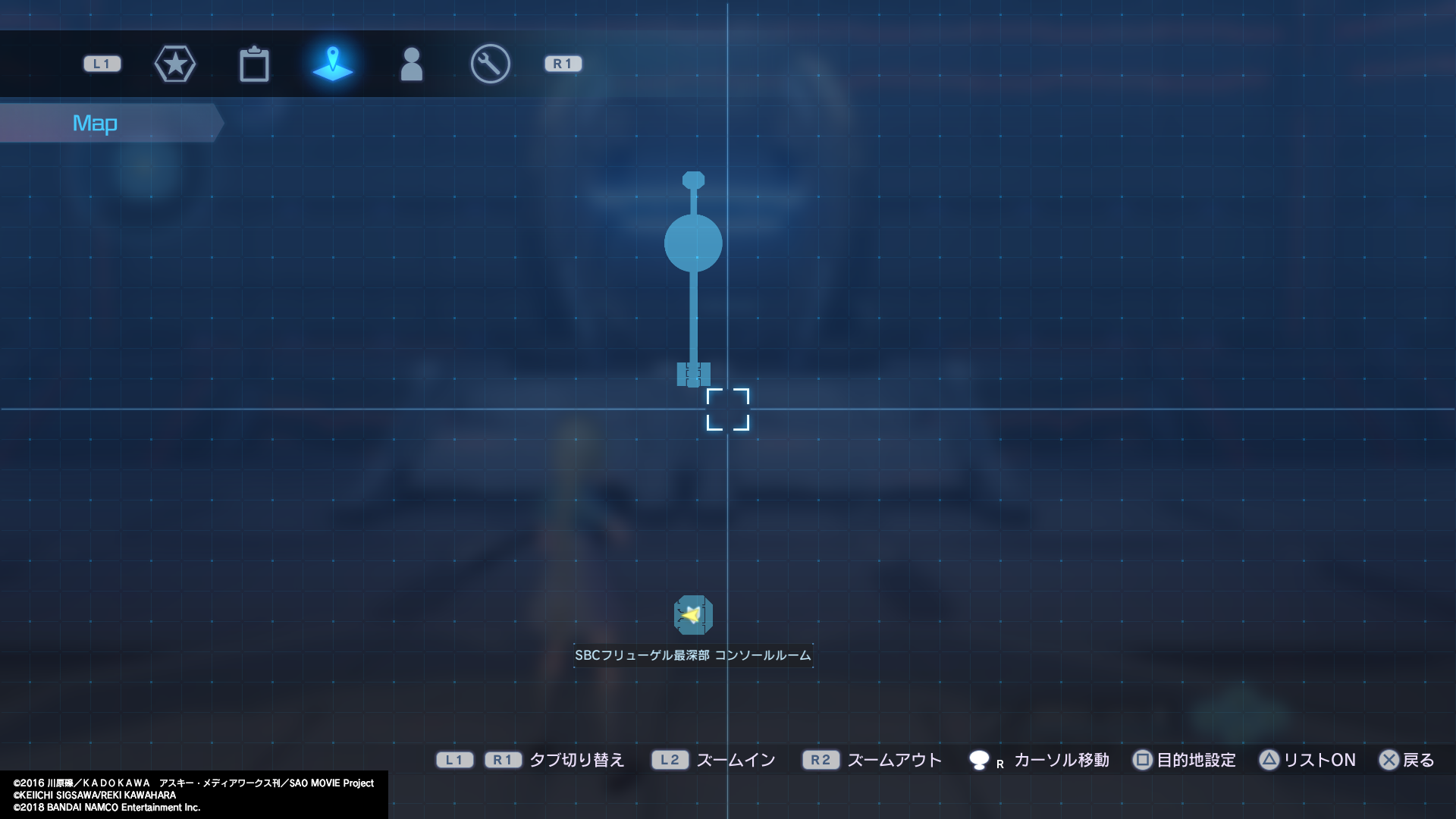
Task: Click the cross button icon next to 戻る
Action: click(1390, 760)
